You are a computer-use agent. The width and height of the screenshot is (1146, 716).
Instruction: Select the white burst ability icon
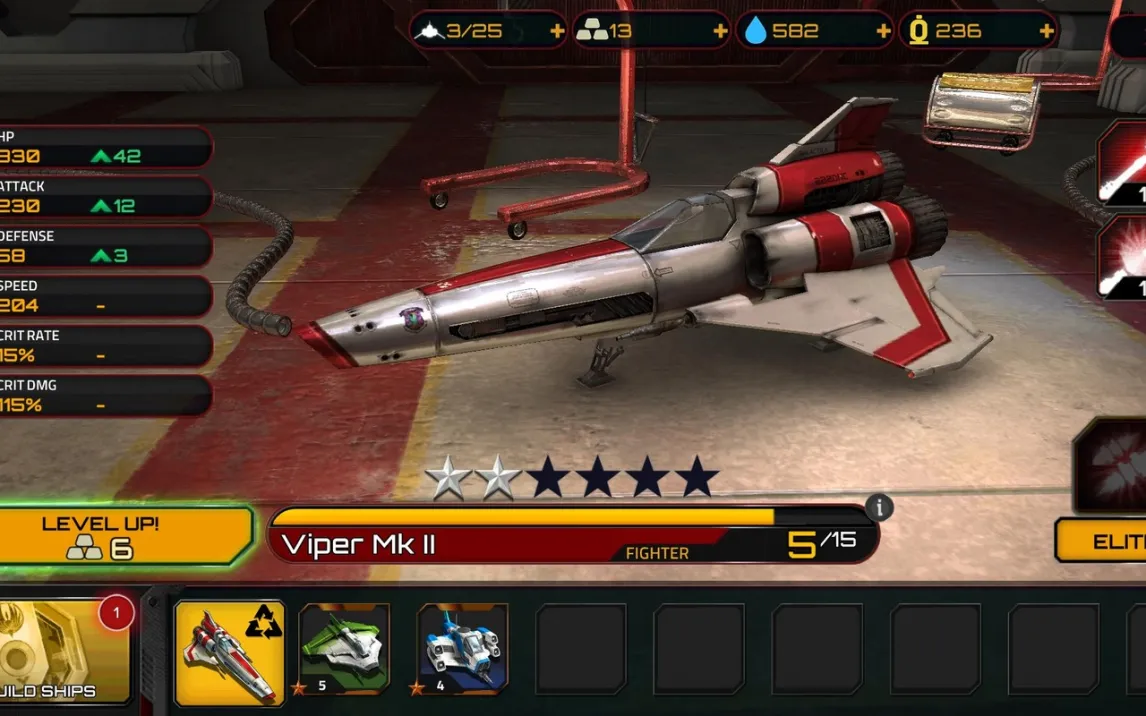click(1122, 258)
